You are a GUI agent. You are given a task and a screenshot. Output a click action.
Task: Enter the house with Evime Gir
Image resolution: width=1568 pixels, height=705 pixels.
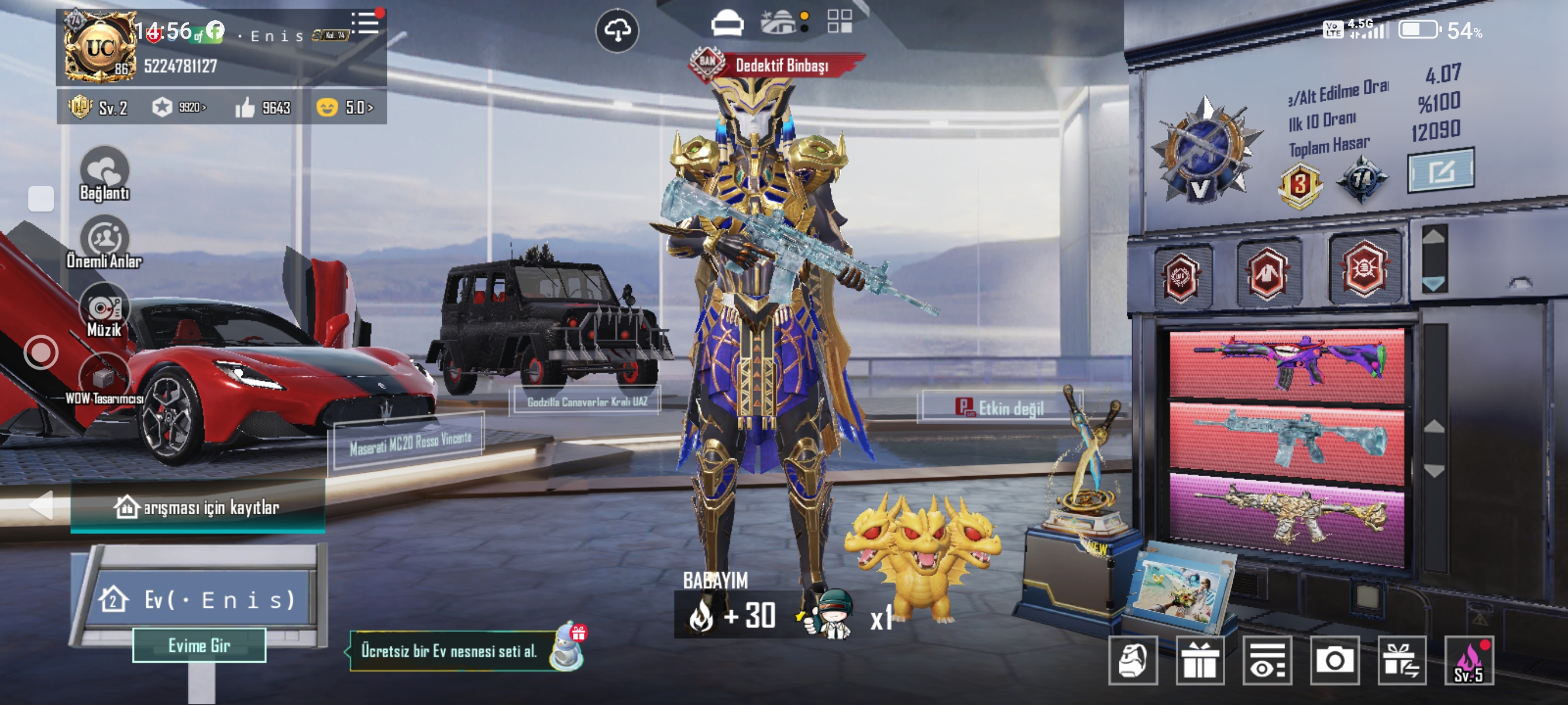(x=199, y=645)
